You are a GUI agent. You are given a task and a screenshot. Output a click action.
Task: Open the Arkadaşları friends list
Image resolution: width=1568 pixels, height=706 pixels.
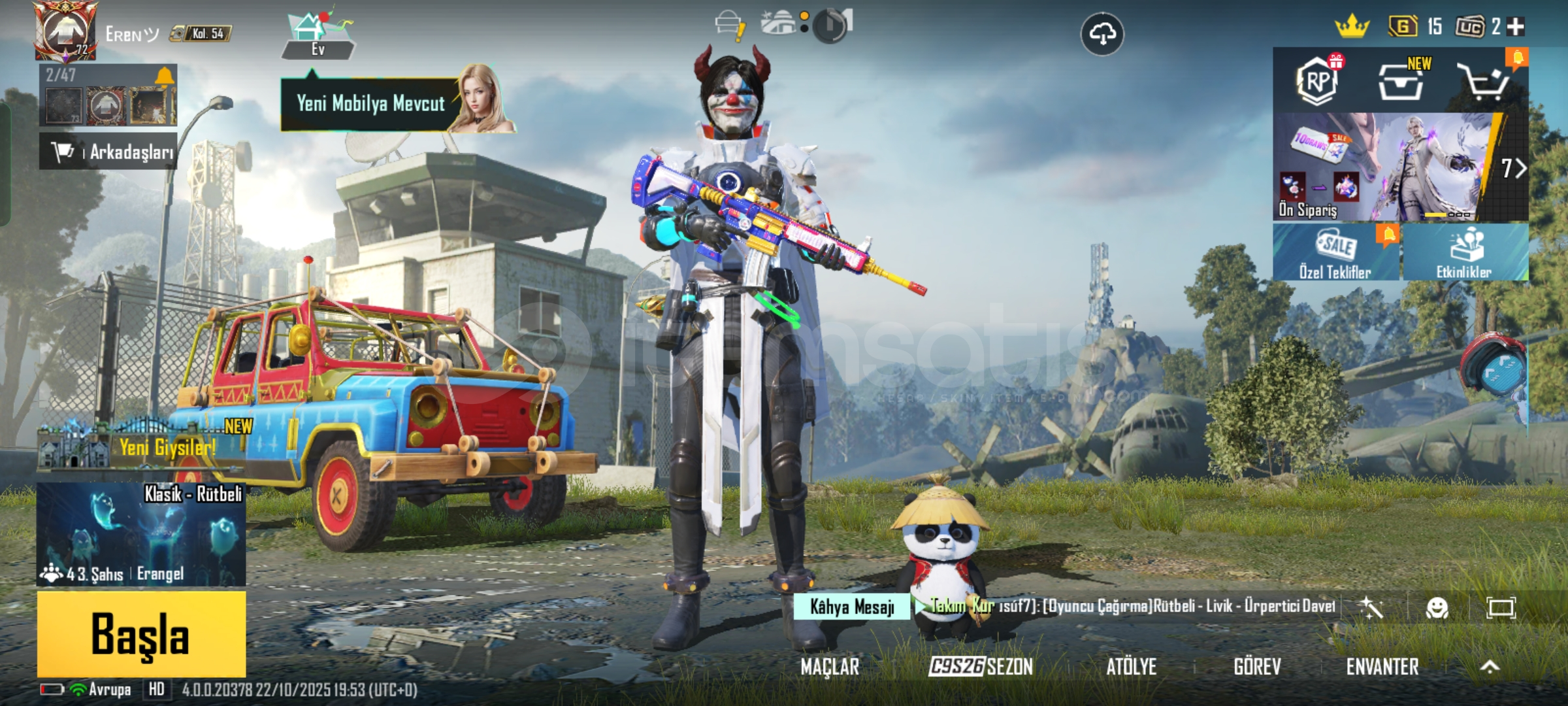point(108,152)
